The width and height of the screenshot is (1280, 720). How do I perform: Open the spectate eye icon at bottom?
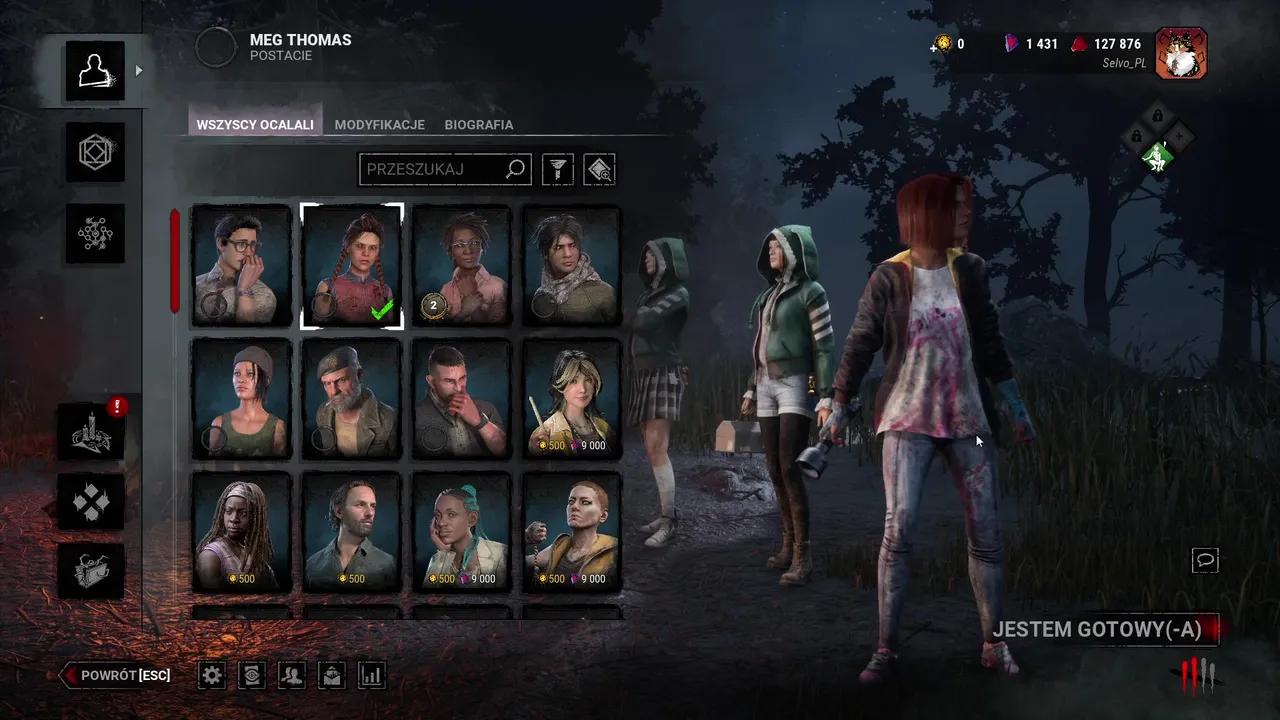[x=251, y=675]
